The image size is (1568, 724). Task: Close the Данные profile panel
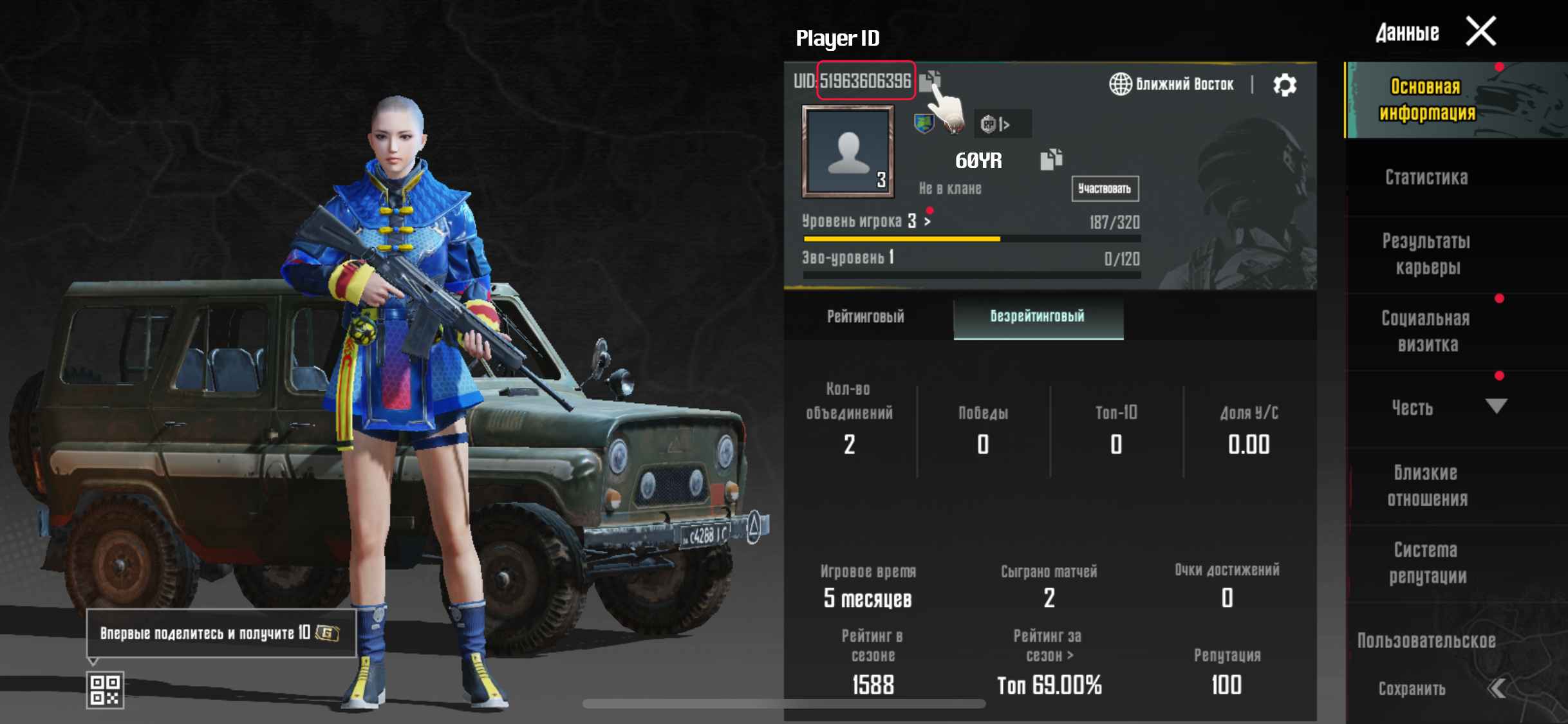1480,32
